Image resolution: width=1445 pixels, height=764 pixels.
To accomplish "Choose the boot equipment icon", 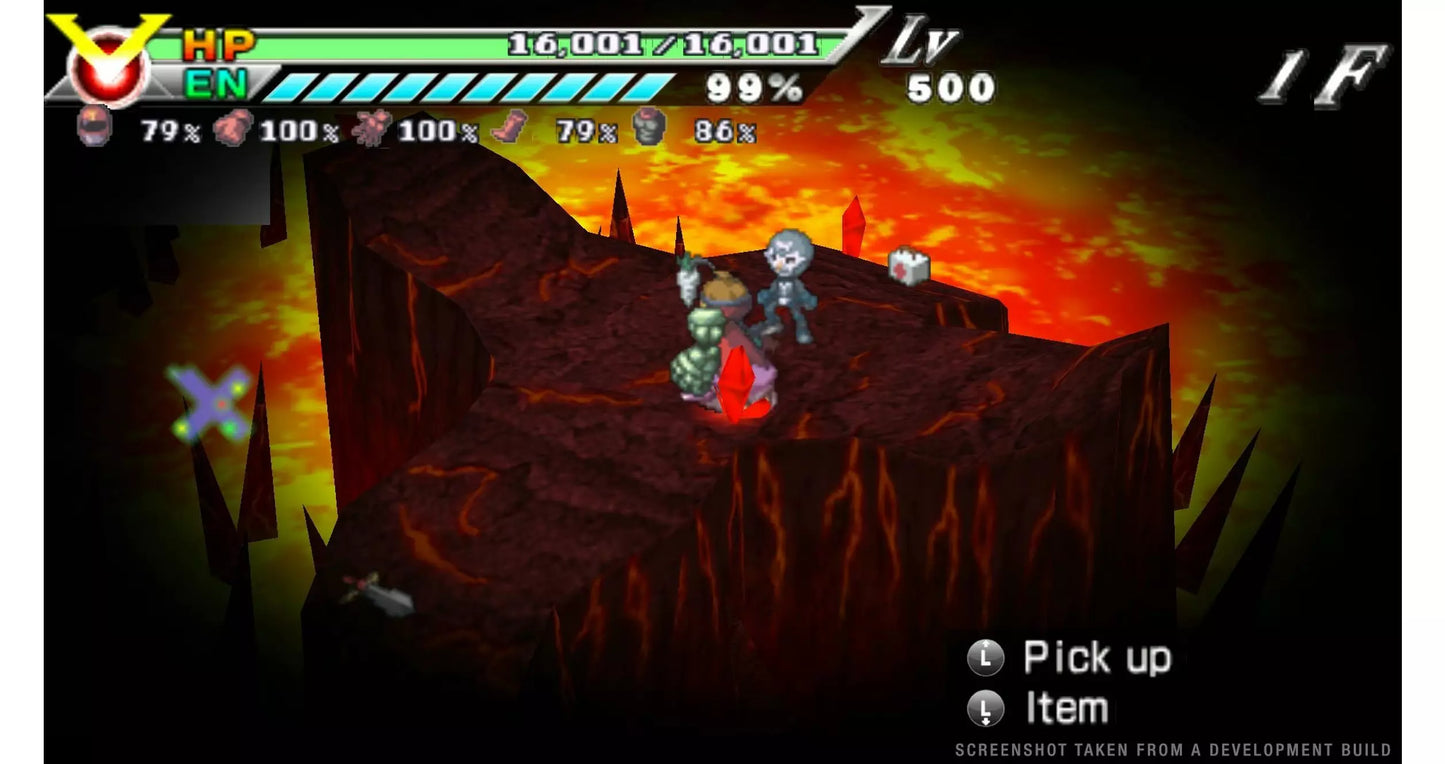I will point(510,128).
